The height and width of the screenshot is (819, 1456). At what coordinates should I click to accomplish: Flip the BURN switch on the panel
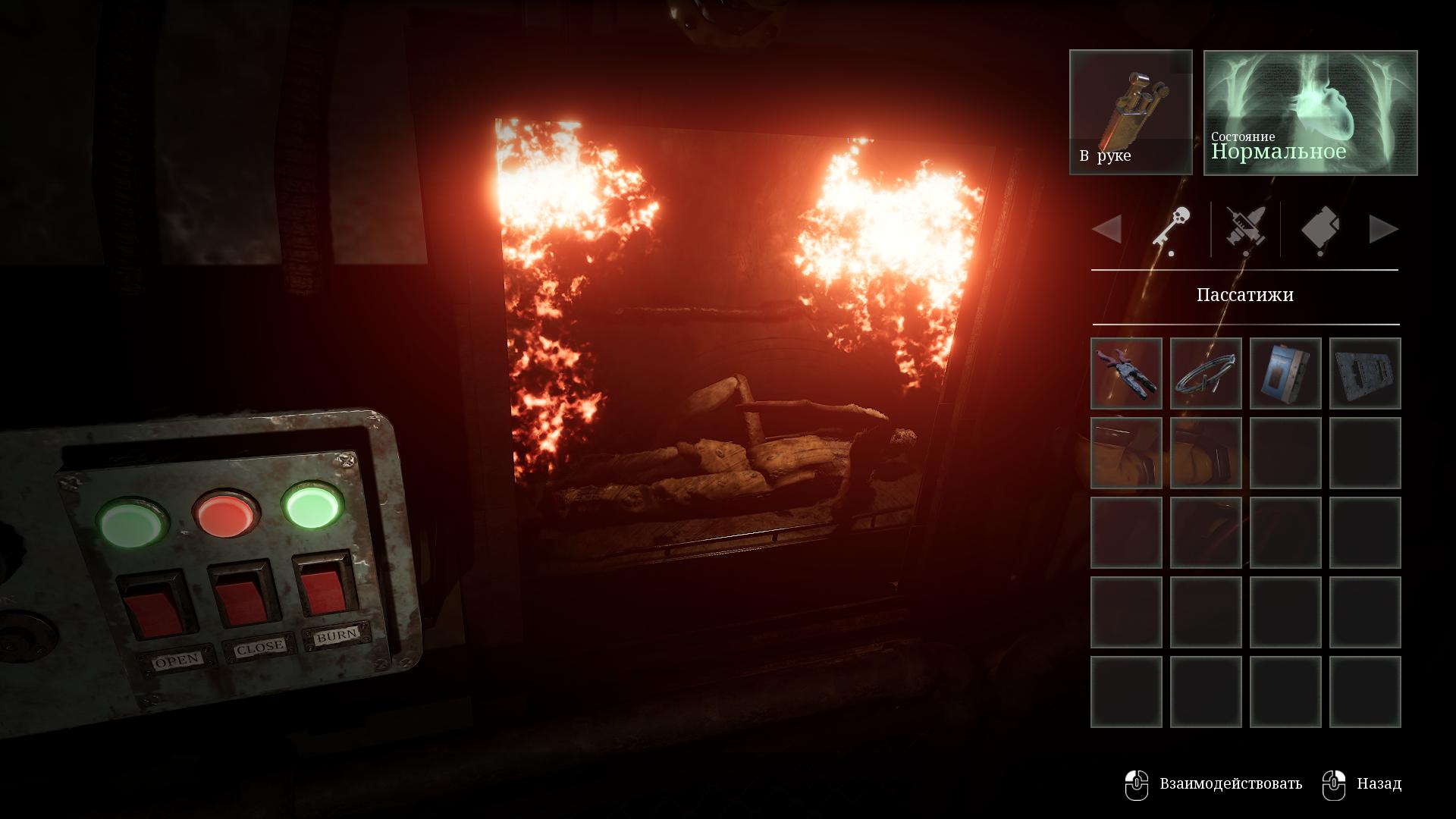point(325,587)
